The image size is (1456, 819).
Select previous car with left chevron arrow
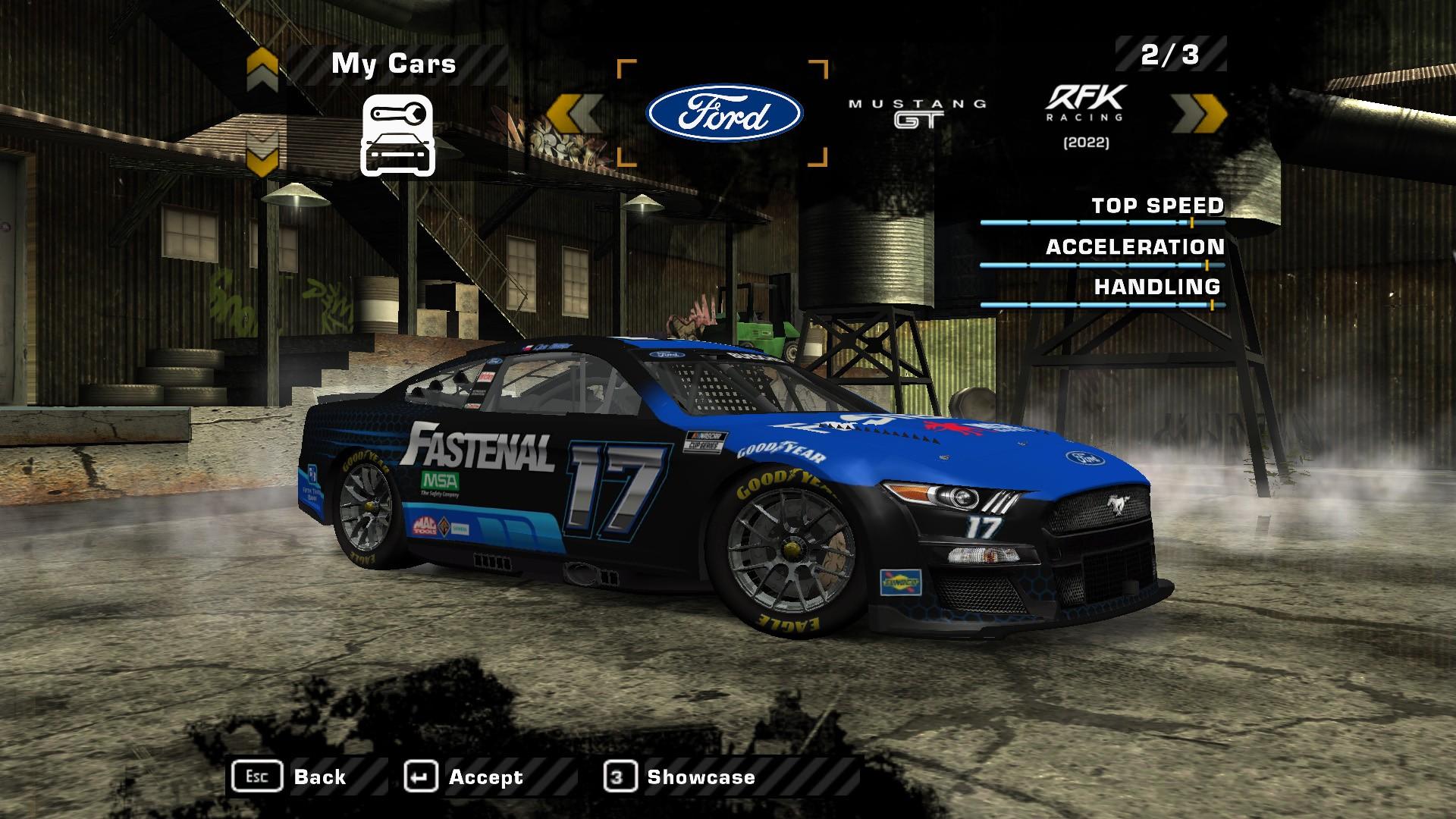click(x=574, y=114)
